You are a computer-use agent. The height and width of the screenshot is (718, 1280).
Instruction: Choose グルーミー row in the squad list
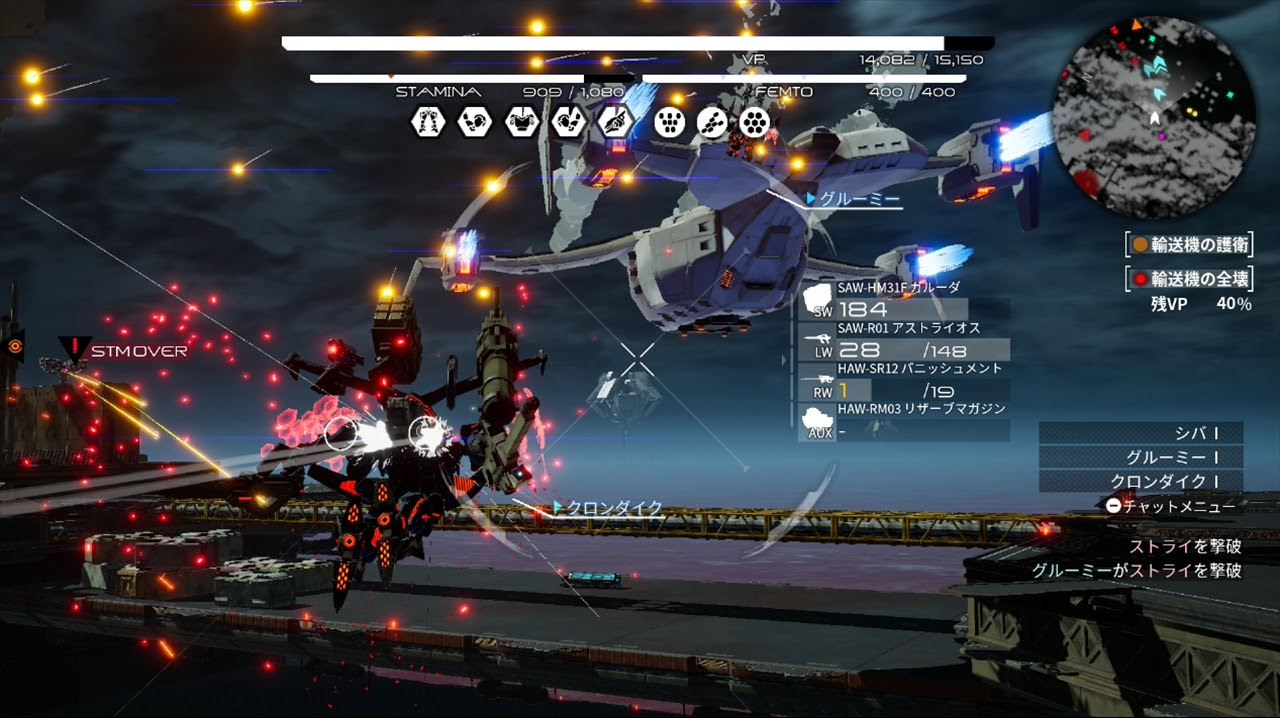[x=1141, y=457]
